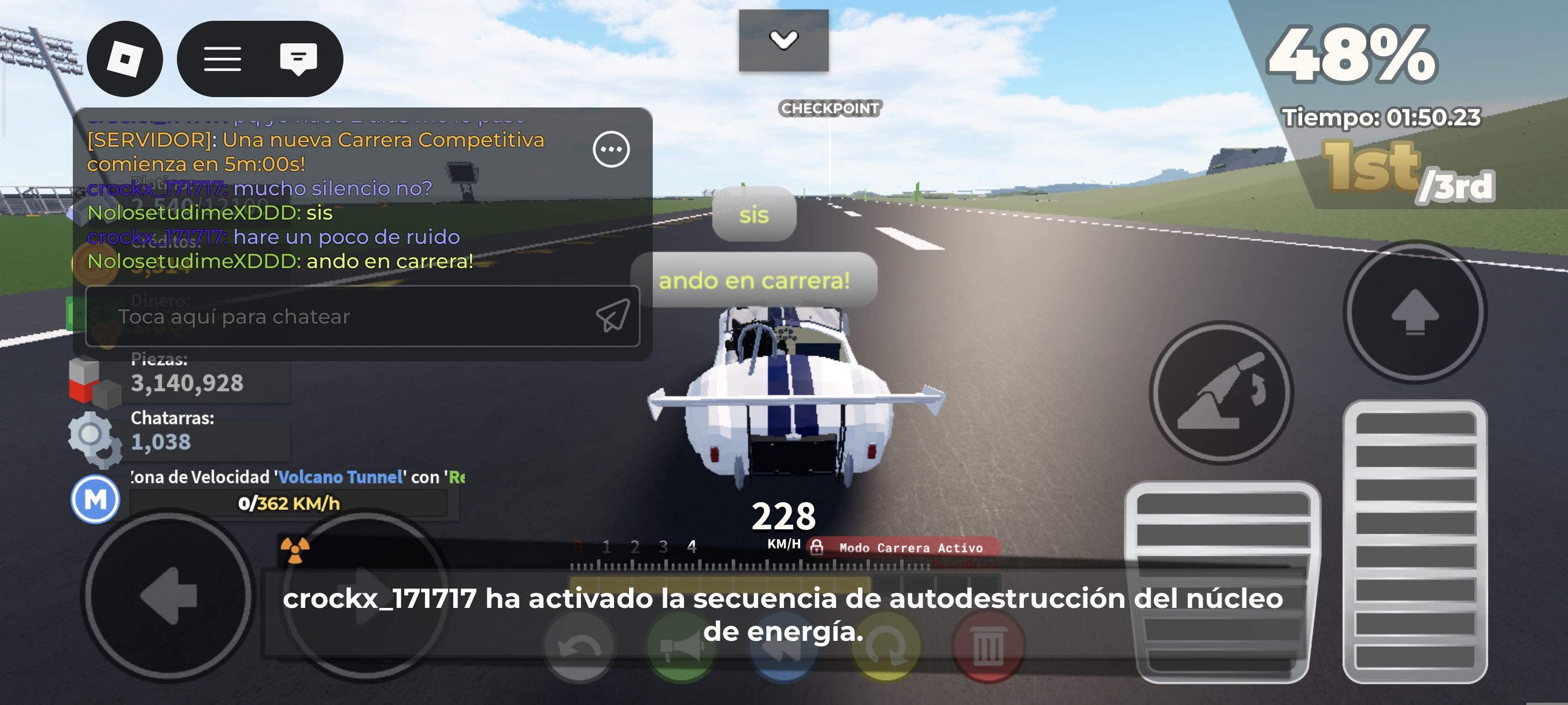The height and width of the screenshot is (705, 1568).
Task: Tap the blue rewind button
Action: tap(783, 647)
